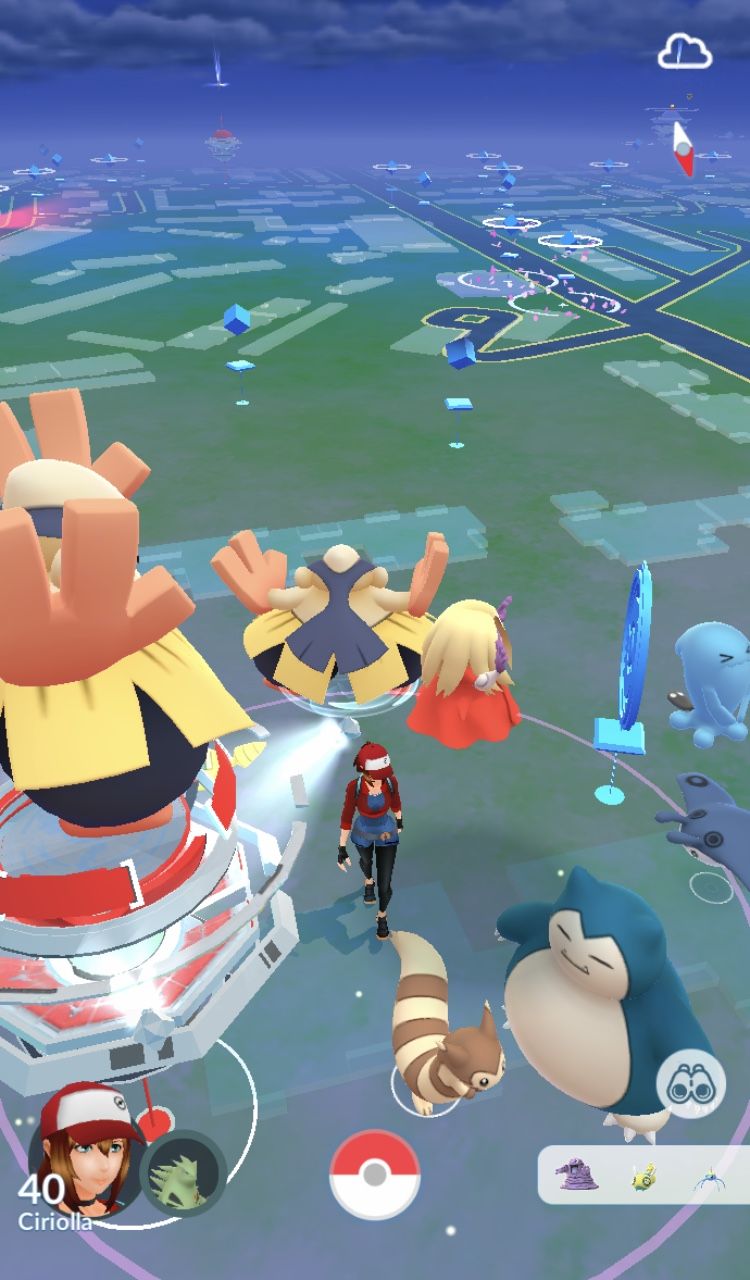Open the buddy Pokémon portrait
750x1280 pixels.
[183, 1173]
